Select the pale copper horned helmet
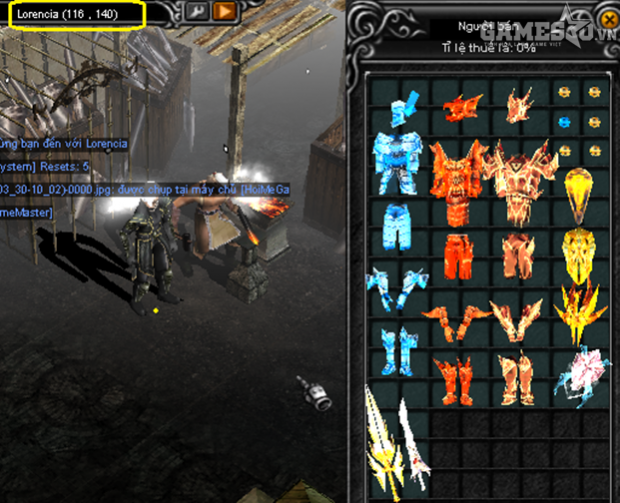Image resolution: width=620 pixels, height=503 pixels. pyautogui.click(x=520, y=105)
